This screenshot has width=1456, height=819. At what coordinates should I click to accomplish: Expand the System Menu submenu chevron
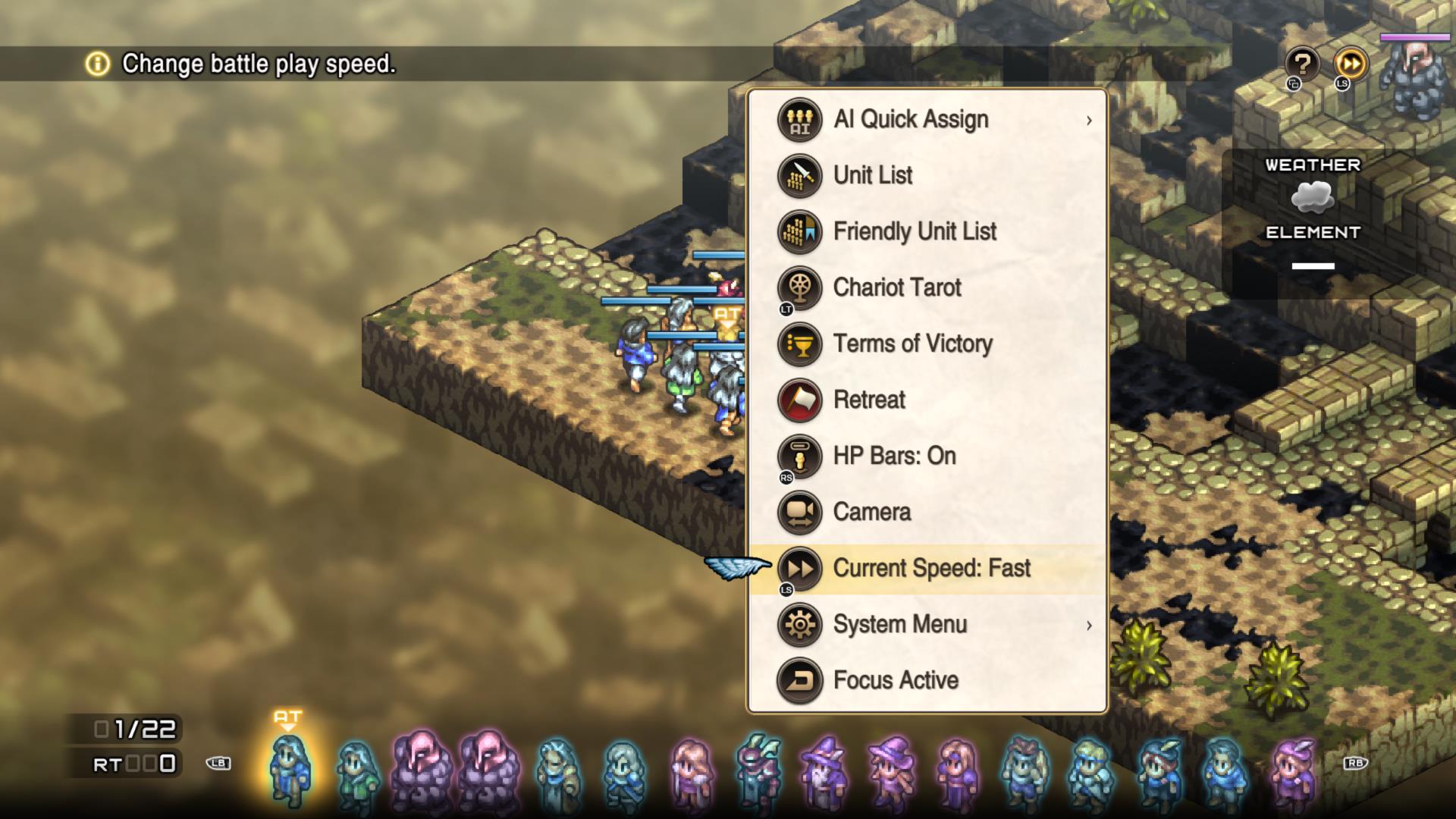pos(1090,626)
